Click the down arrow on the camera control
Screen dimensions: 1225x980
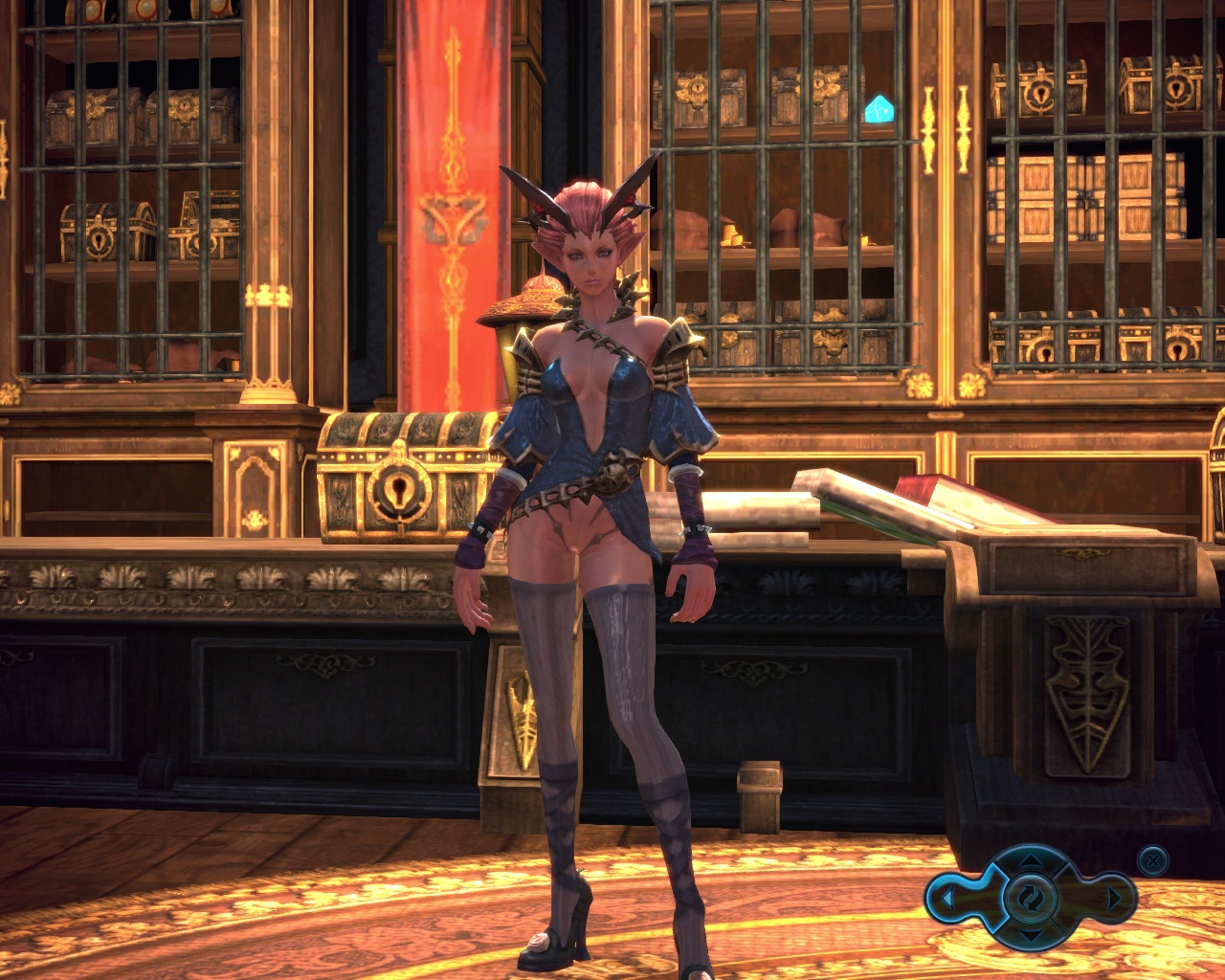coord(1029,935)
